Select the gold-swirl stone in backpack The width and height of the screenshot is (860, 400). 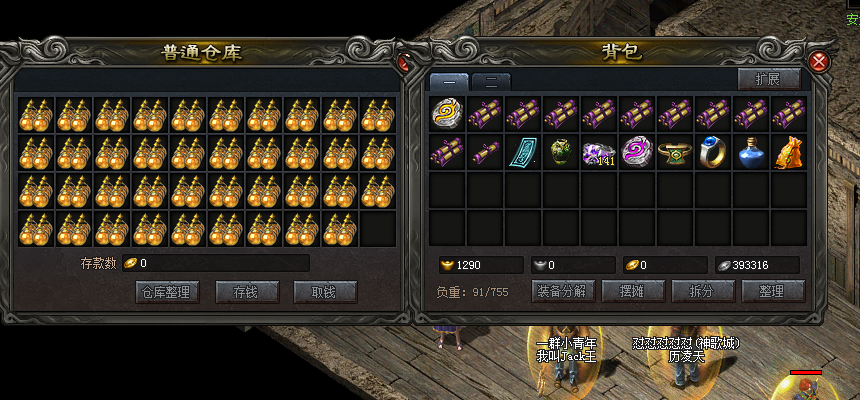[447, 114]
